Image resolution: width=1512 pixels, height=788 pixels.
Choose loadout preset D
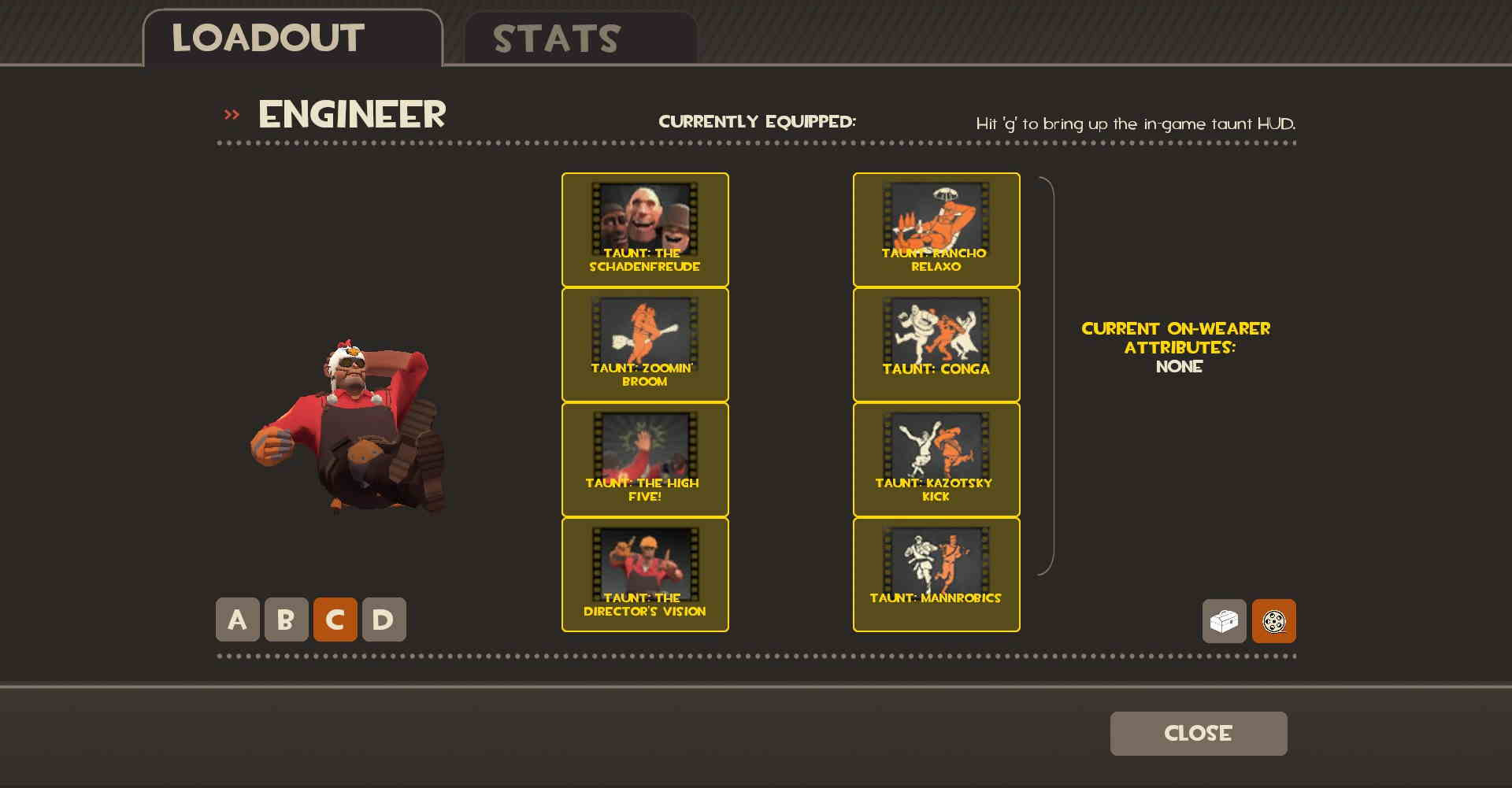click(x=384, y=619)
